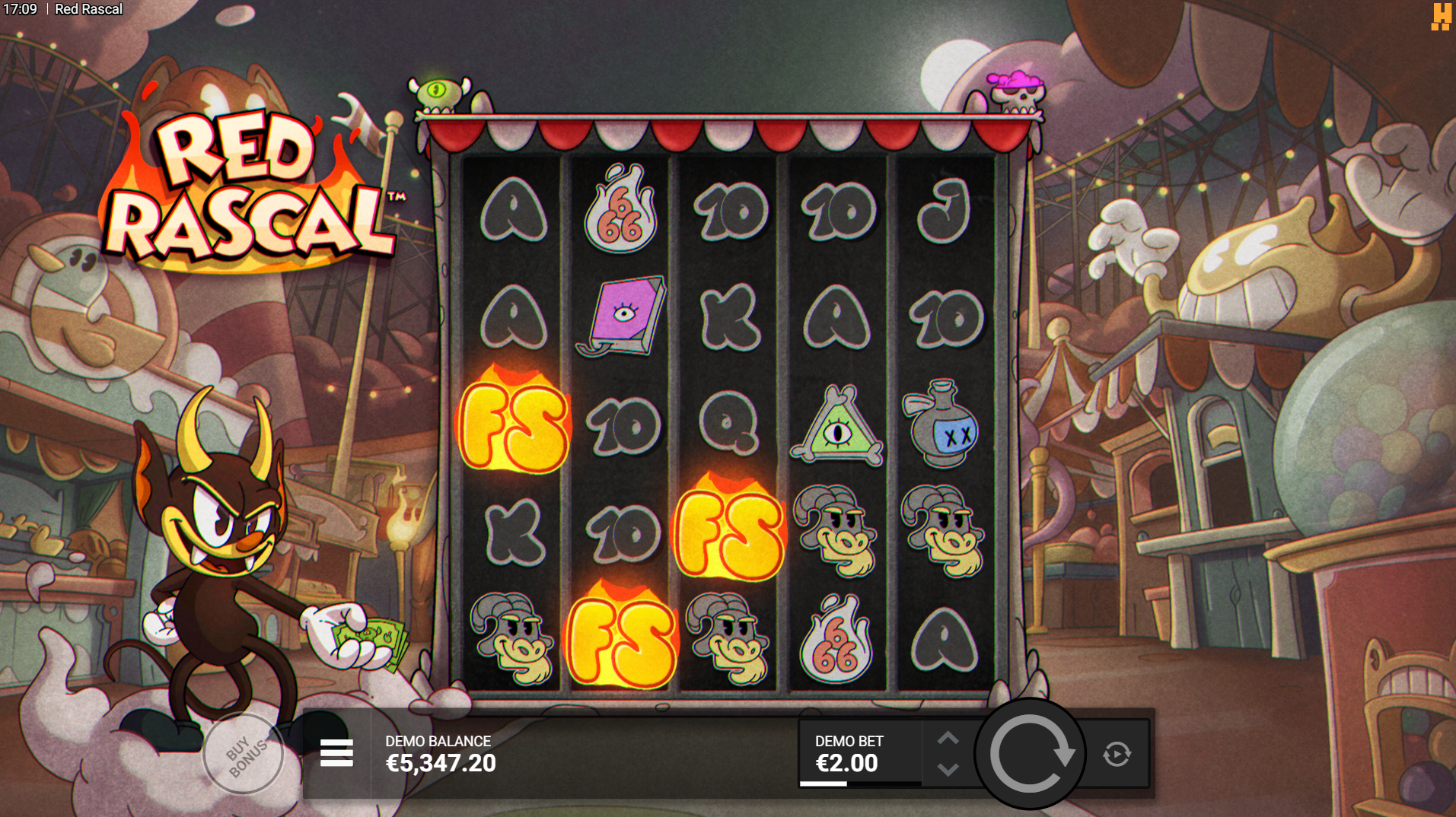Decrease the demo bet with the down arrow
The width and height of the screenshot is (1456, 817).
(x=948, y=769)
